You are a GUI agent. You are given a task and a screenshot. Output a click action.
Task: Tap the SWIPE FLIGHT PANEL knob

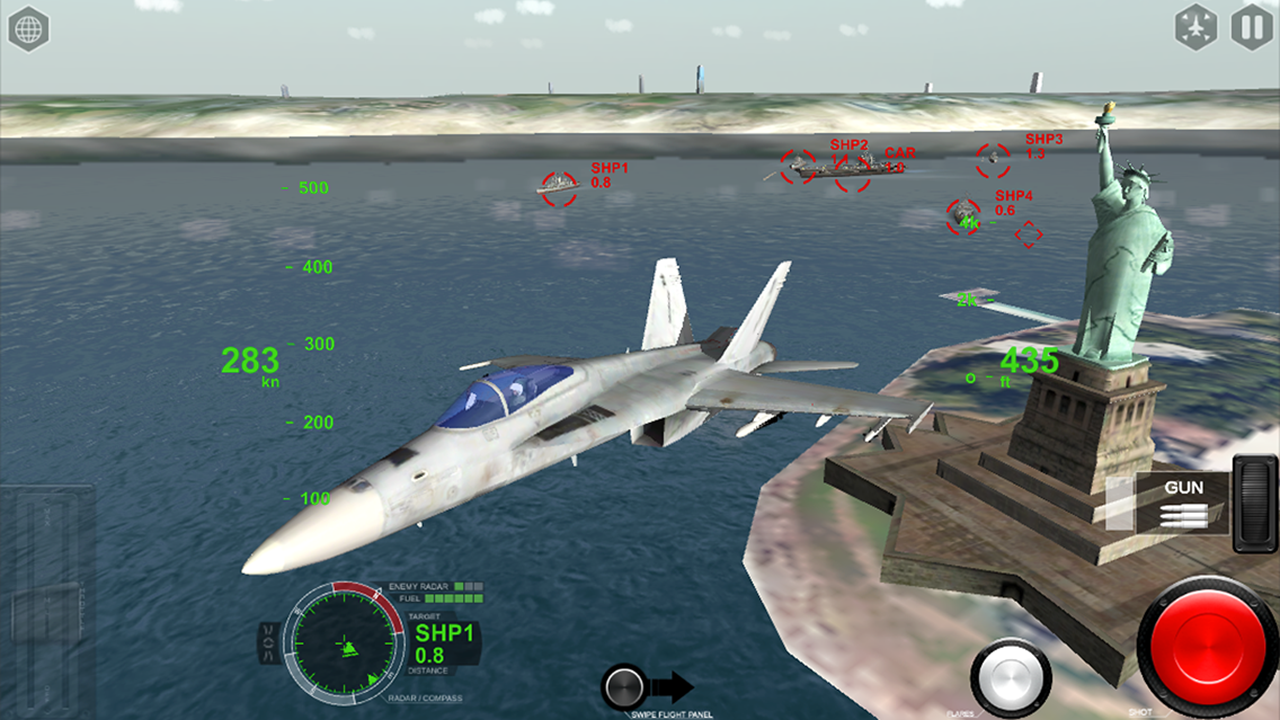[625, 688]
